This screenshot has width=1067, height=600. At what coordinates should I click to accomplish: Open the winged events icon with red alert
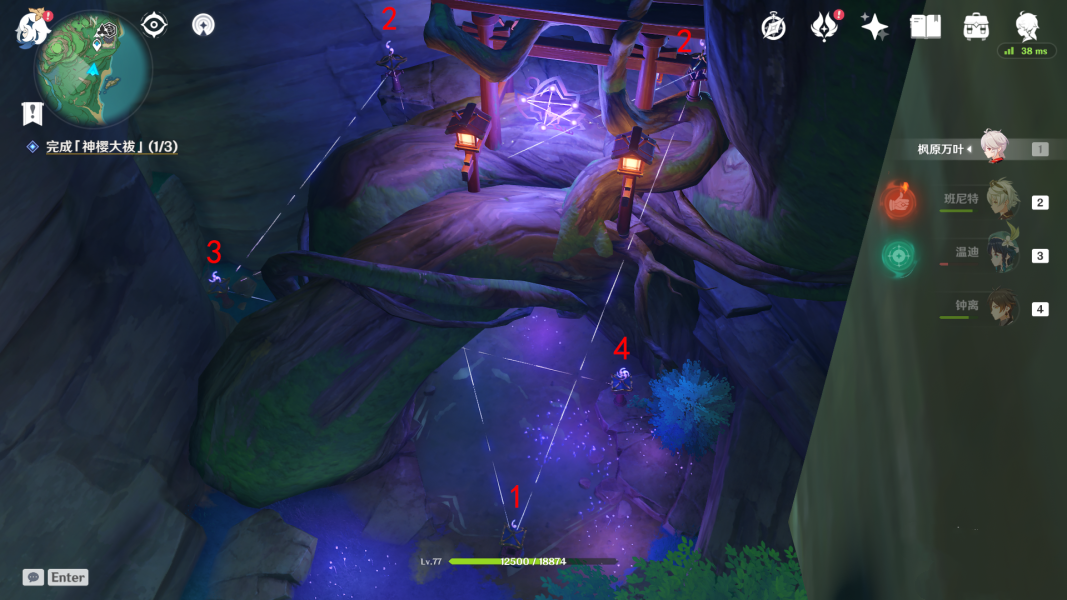point(825,27)
